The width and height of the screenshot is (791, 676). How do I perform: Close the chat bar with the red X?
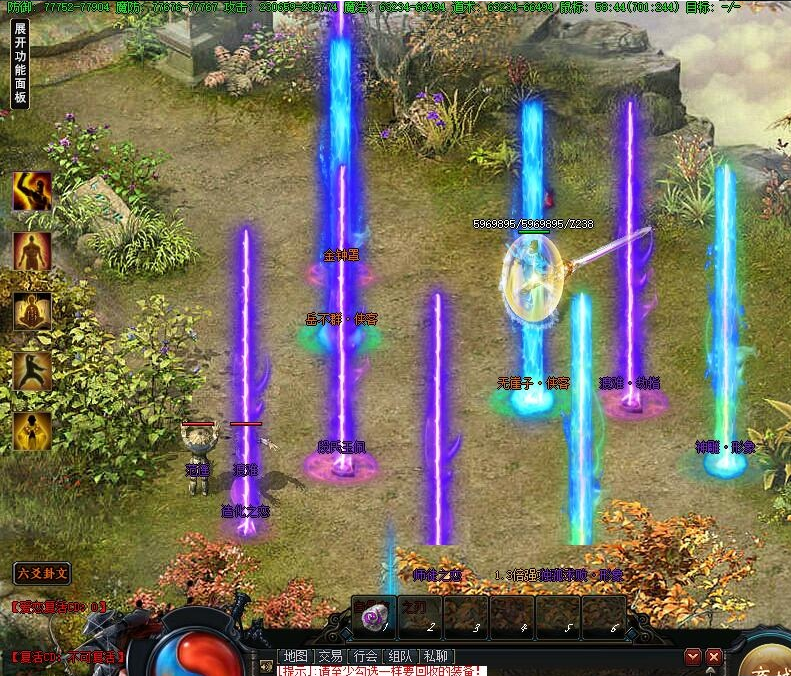[713, 657]
